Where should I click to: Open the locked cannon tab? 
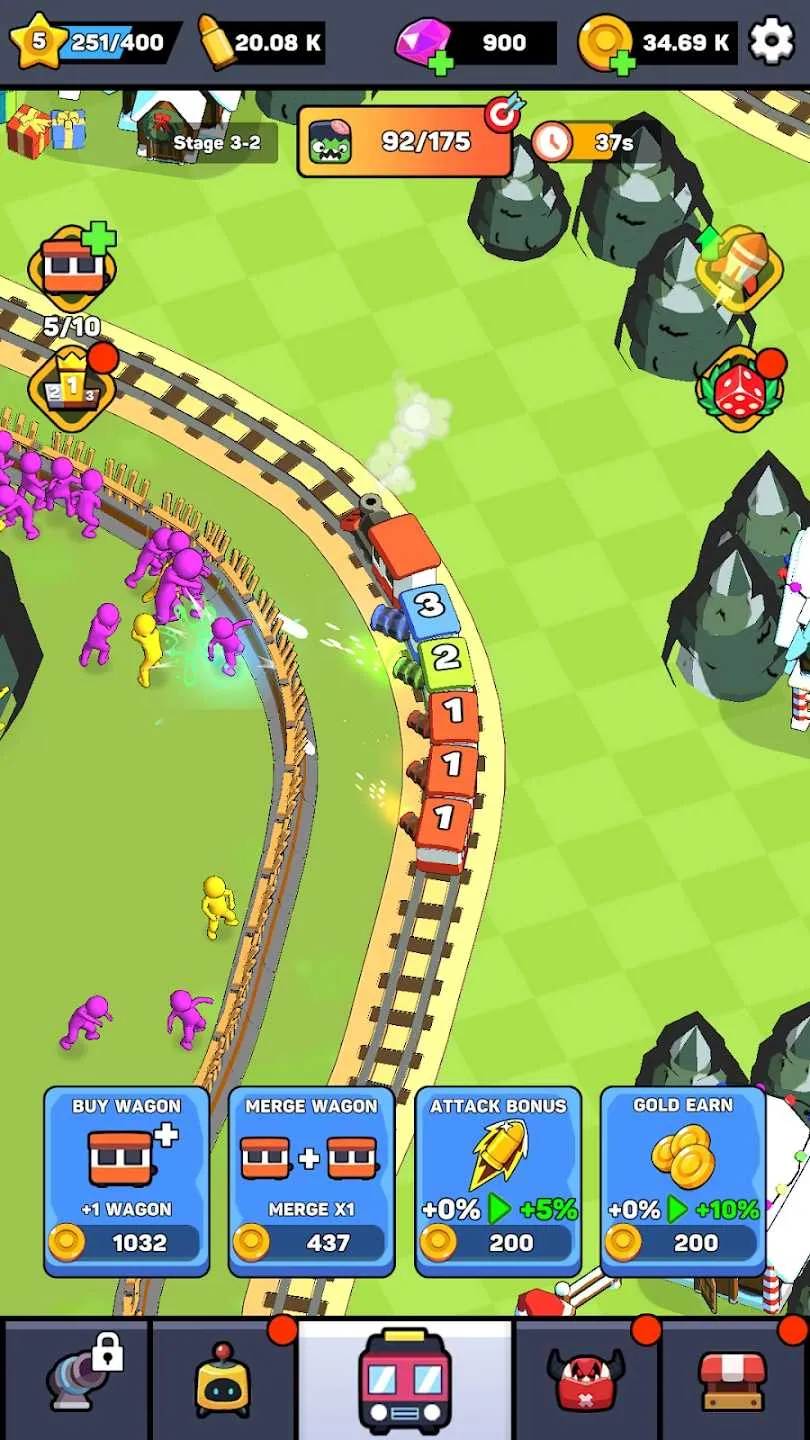(76, 1380)
